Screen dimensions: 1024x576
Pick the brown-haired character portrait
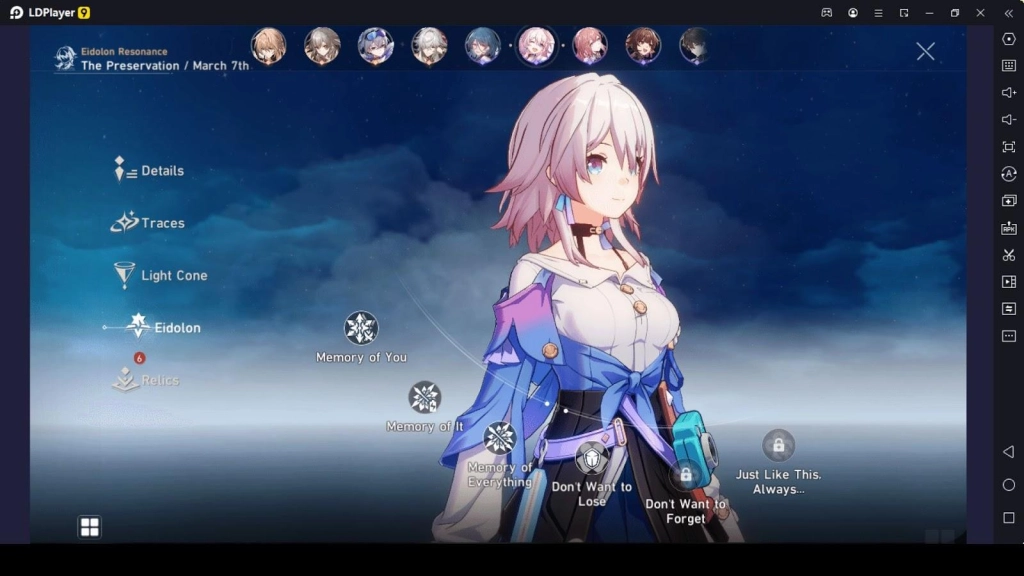pyautogui.click(x=642, y=46)
